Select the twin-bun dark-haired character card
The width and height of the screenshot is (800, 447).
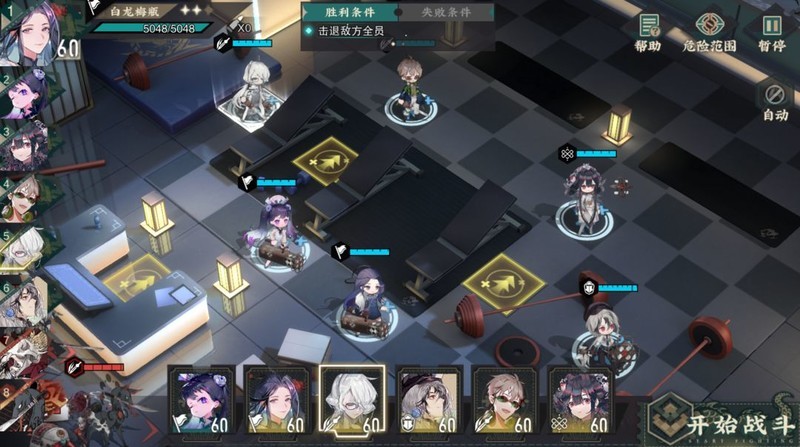[x=578, y=400]
